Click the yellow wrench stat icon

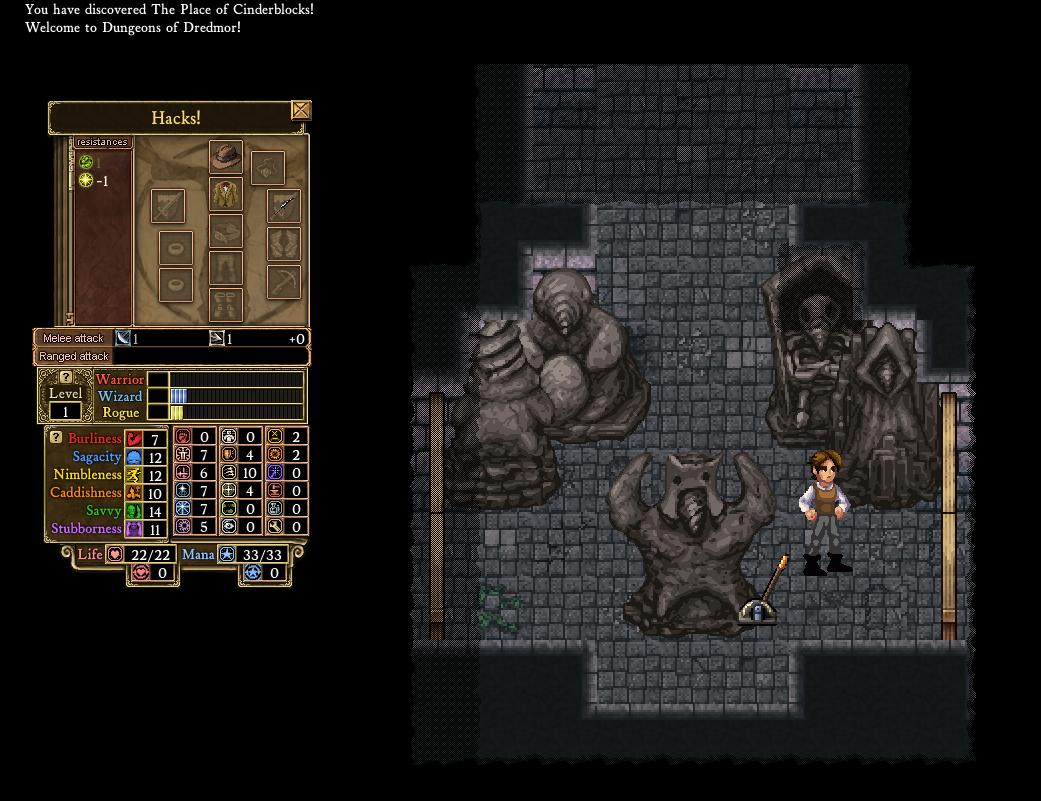tap(274, 526)
